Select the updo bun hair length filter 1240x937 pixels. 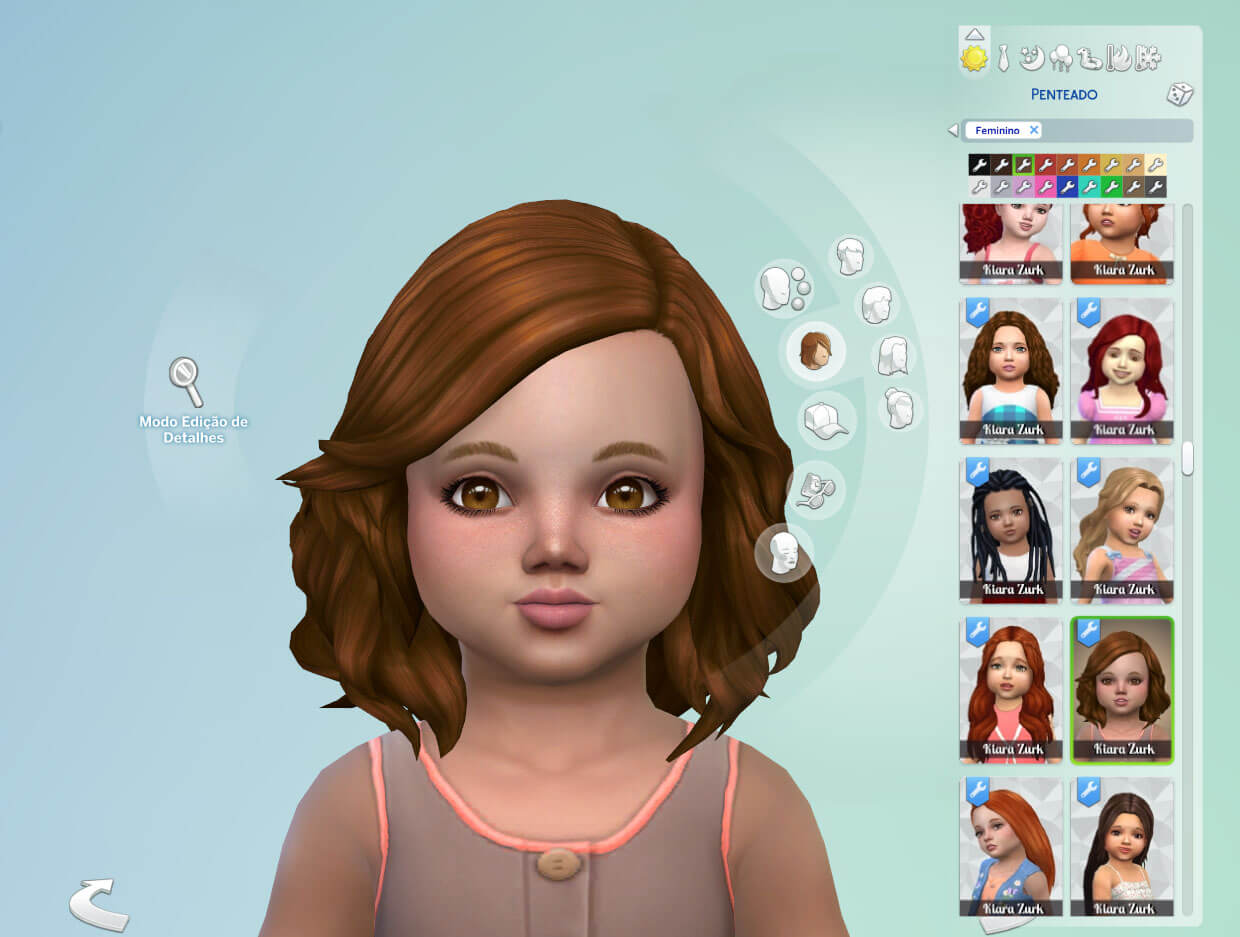click(x=899, y=408)
